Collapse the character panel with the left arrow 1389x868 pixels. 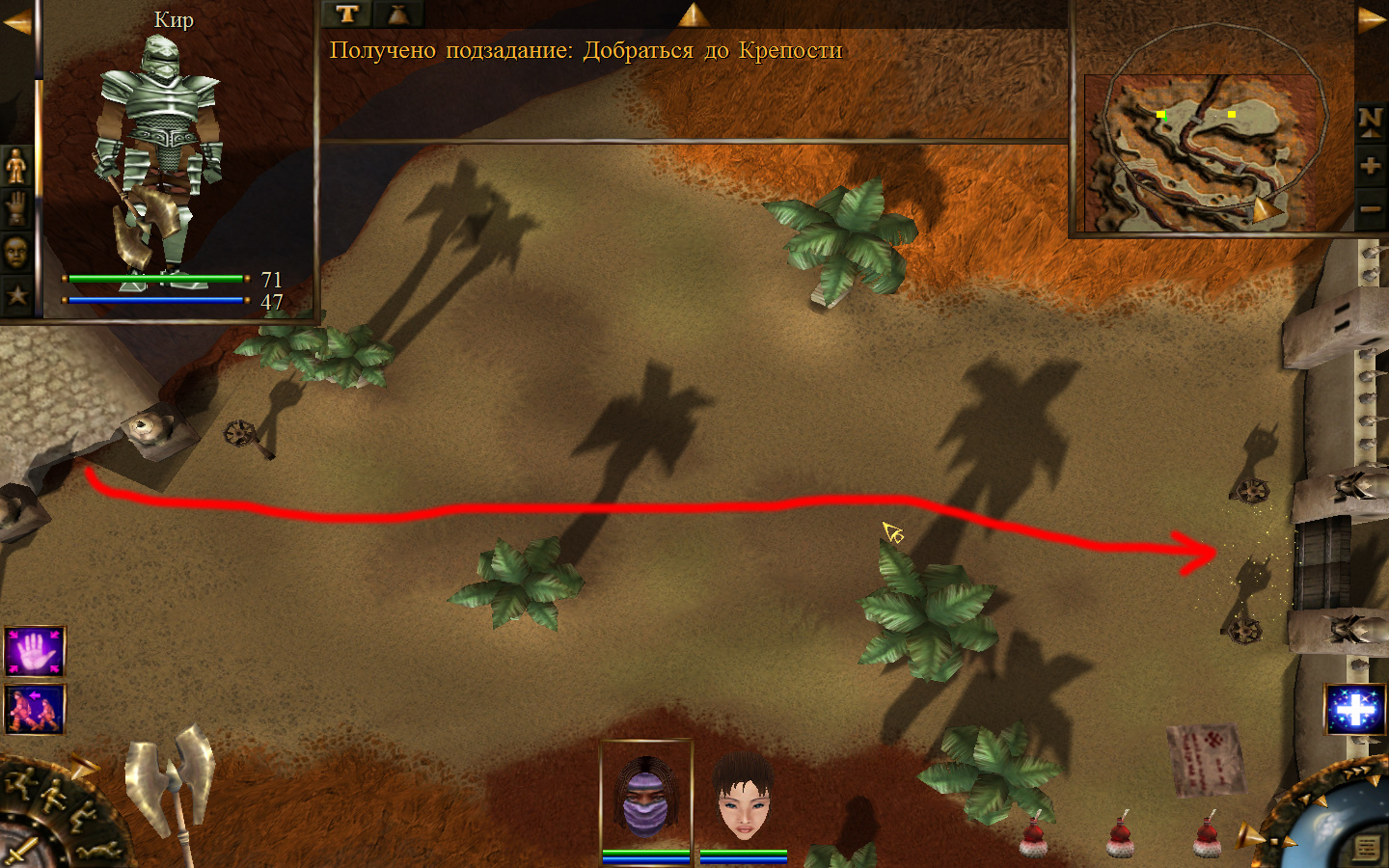[x=16, y=21]
